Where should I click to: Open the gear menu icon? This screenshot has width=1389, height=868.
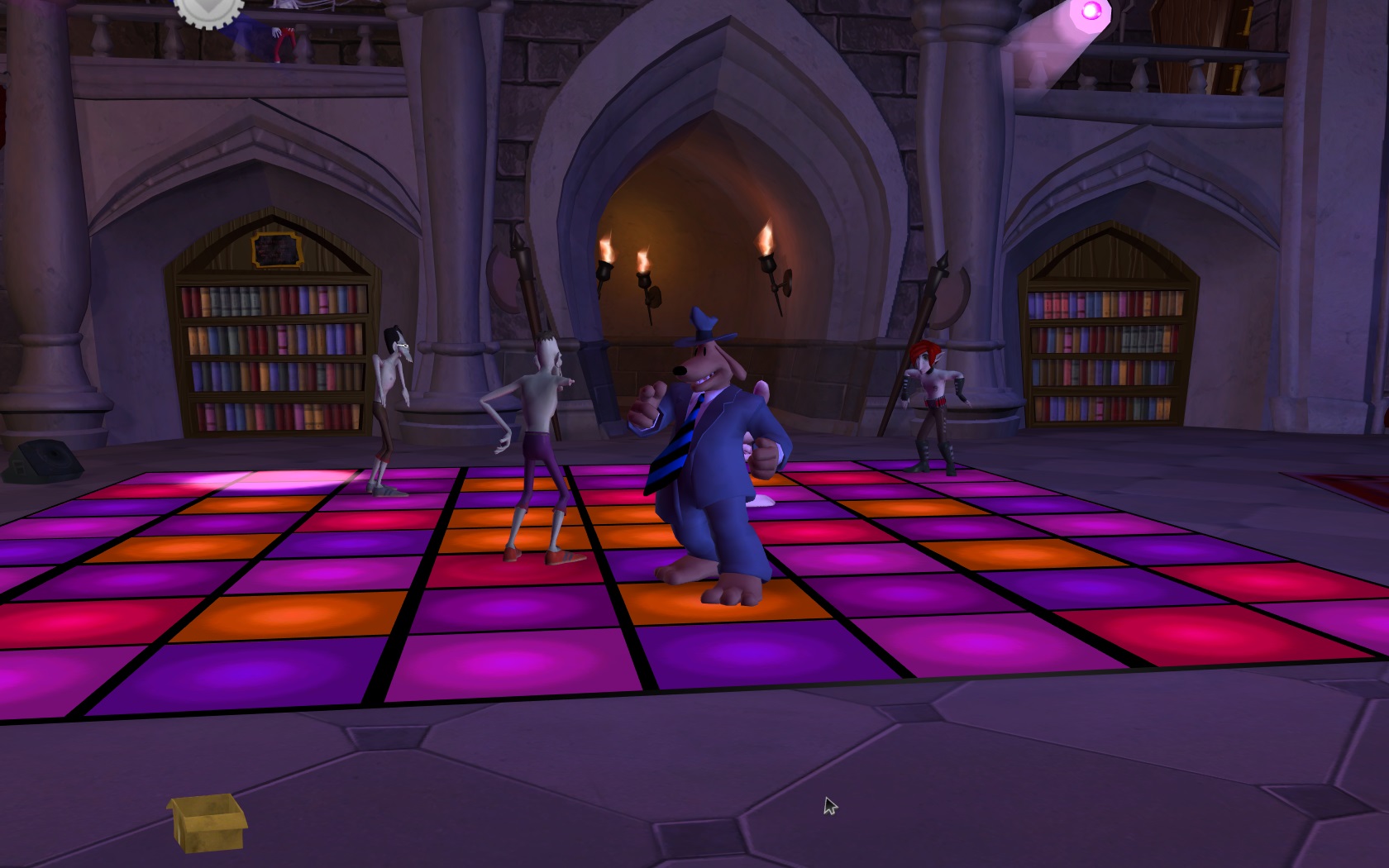pos(210,10)
